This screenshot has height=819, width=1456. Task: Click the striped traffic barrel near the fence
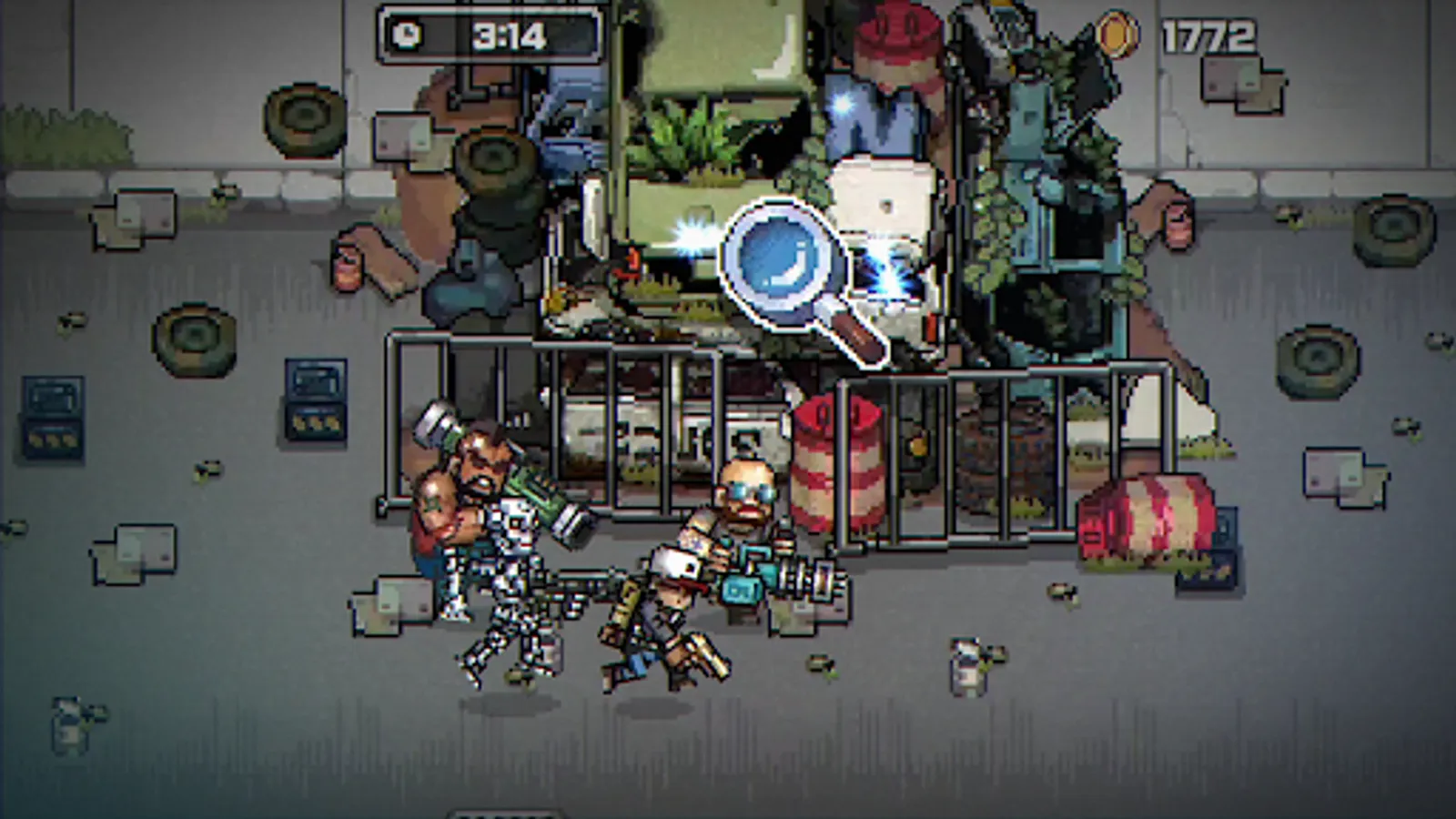point(837,464)
